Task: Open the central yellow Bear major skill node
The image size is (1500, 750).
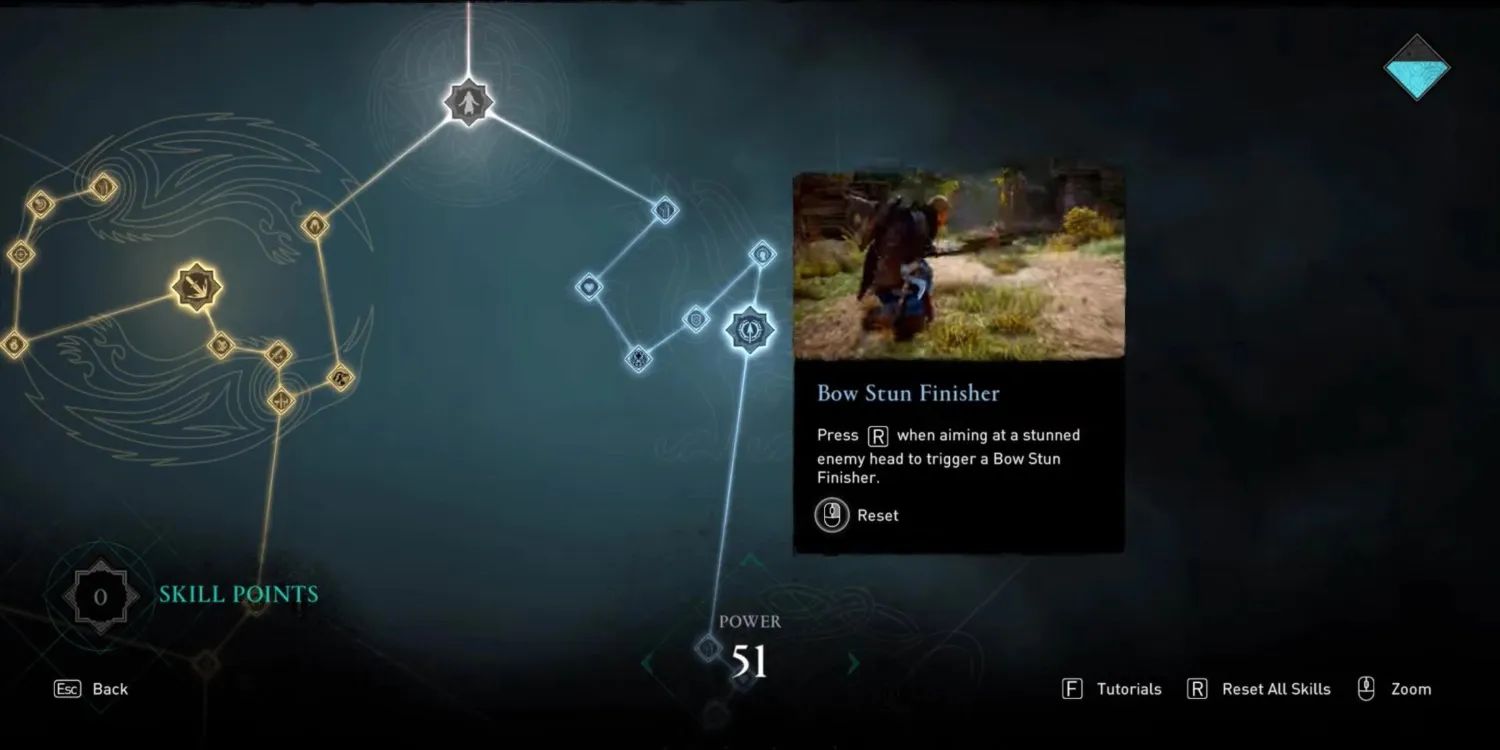Action: point(195,288)
